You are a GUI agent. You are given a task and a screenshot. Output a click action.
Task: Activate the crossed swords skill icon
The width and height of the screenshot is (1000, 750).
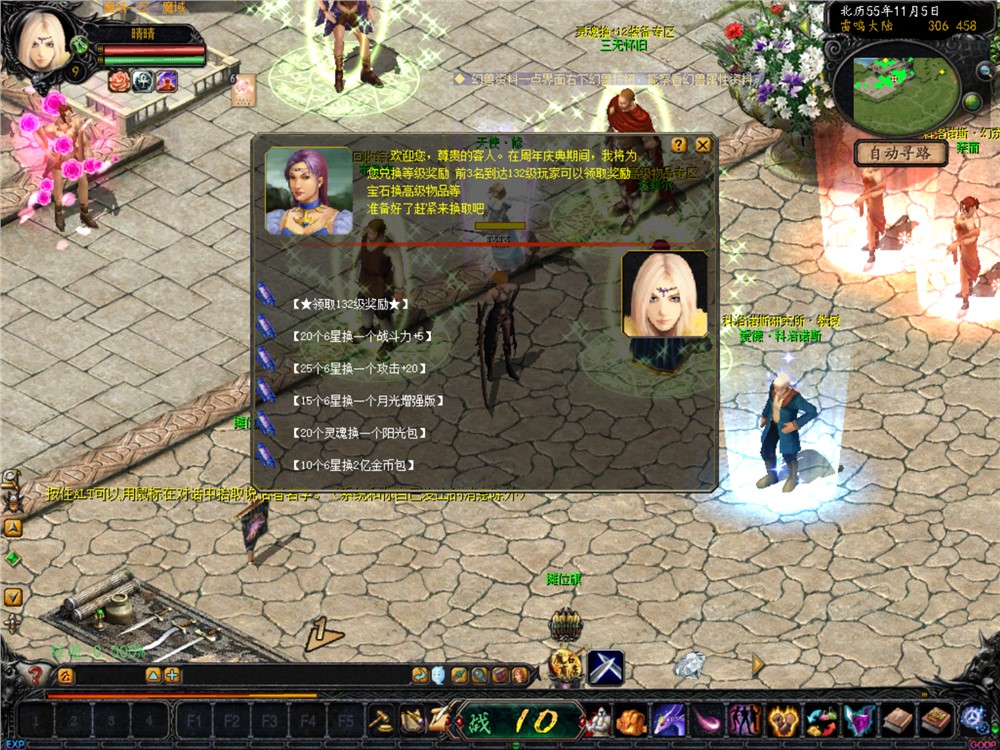pyautogui.click(x=605, y=667)
